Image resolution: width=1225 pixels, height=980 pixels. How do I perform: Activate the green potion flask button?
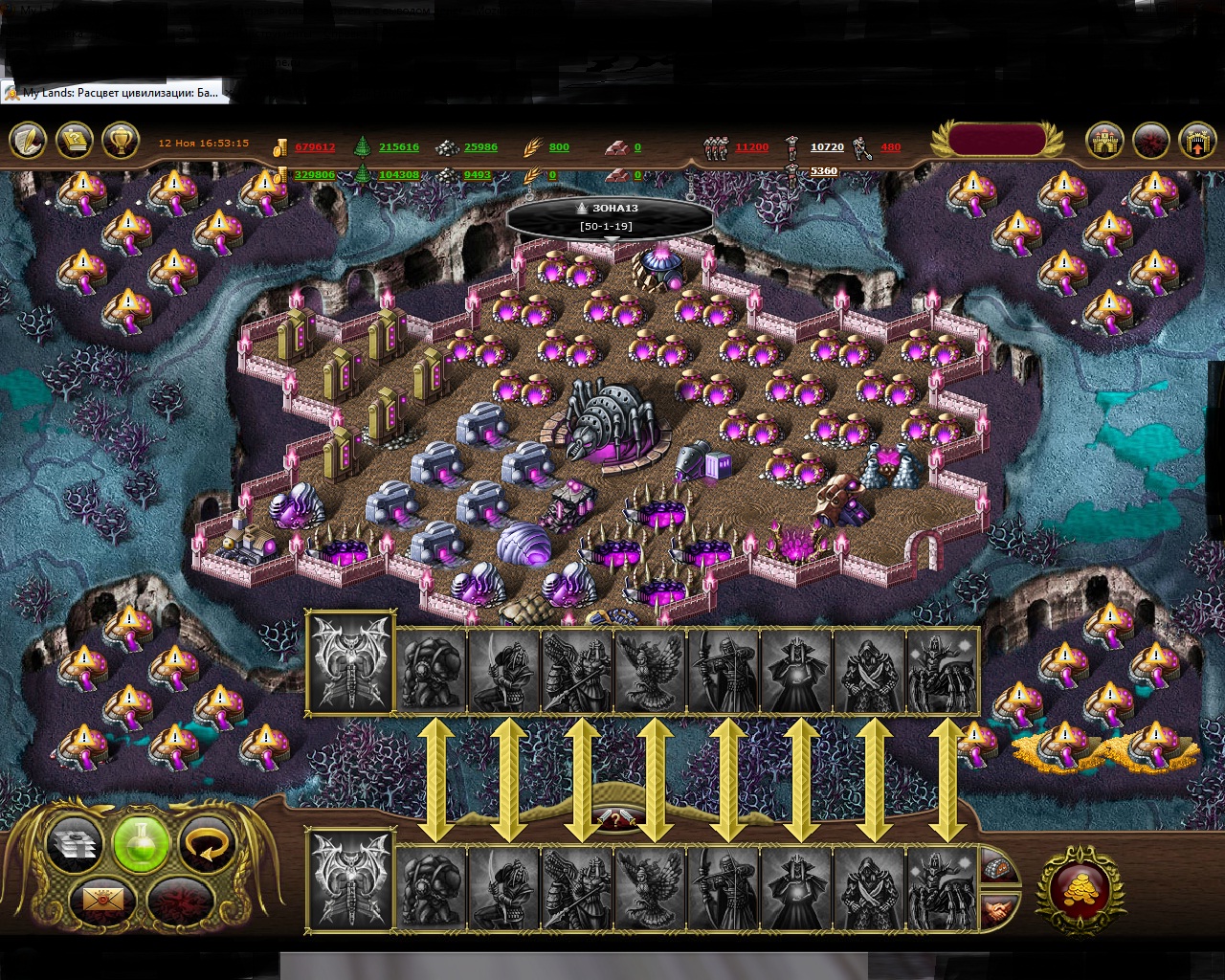(141, 843)
